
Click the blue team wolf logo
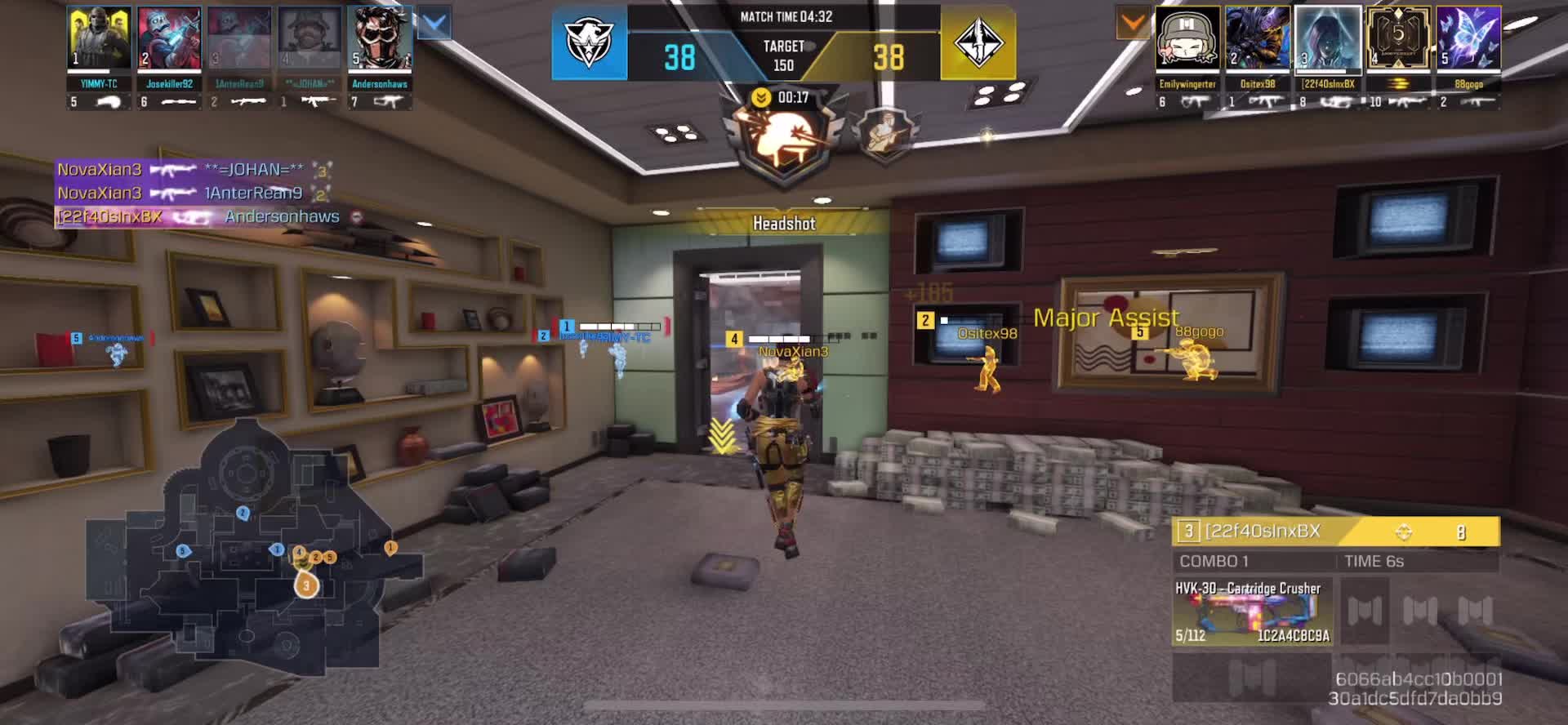(589, 44)
